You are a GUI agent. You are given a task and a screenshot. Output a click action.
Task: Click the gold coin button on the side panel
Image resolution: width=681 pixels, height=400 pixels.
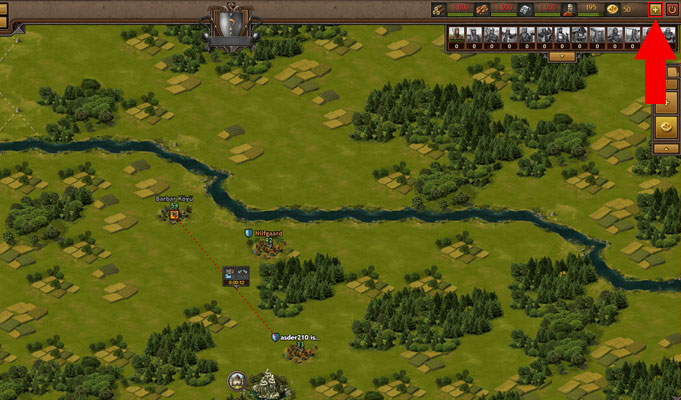666,127
